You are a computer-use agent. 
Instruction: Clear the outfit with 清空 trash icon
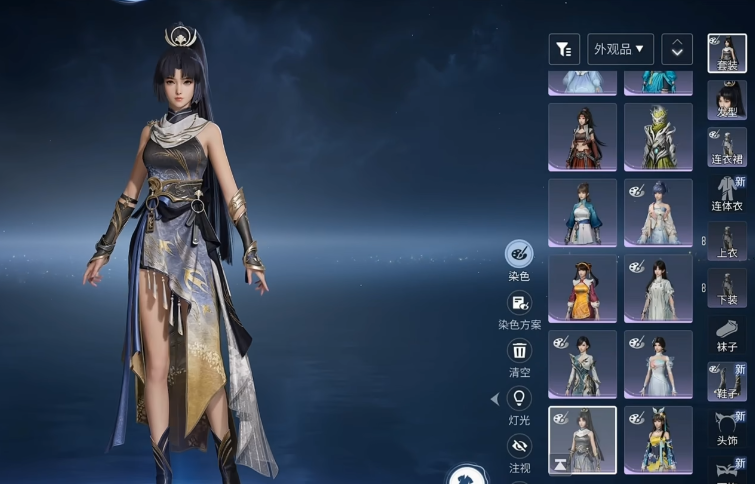click(519, 351)
